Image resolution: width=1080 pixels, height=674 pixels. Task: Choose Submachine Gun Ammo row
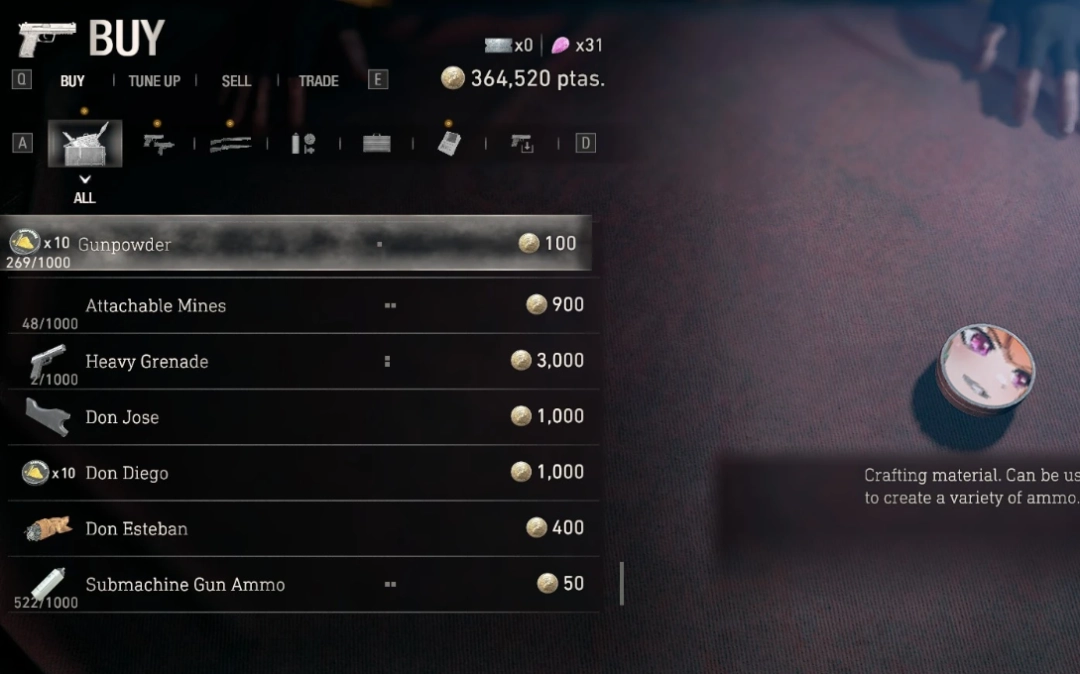pyautogui.click(x=300, y=584)
